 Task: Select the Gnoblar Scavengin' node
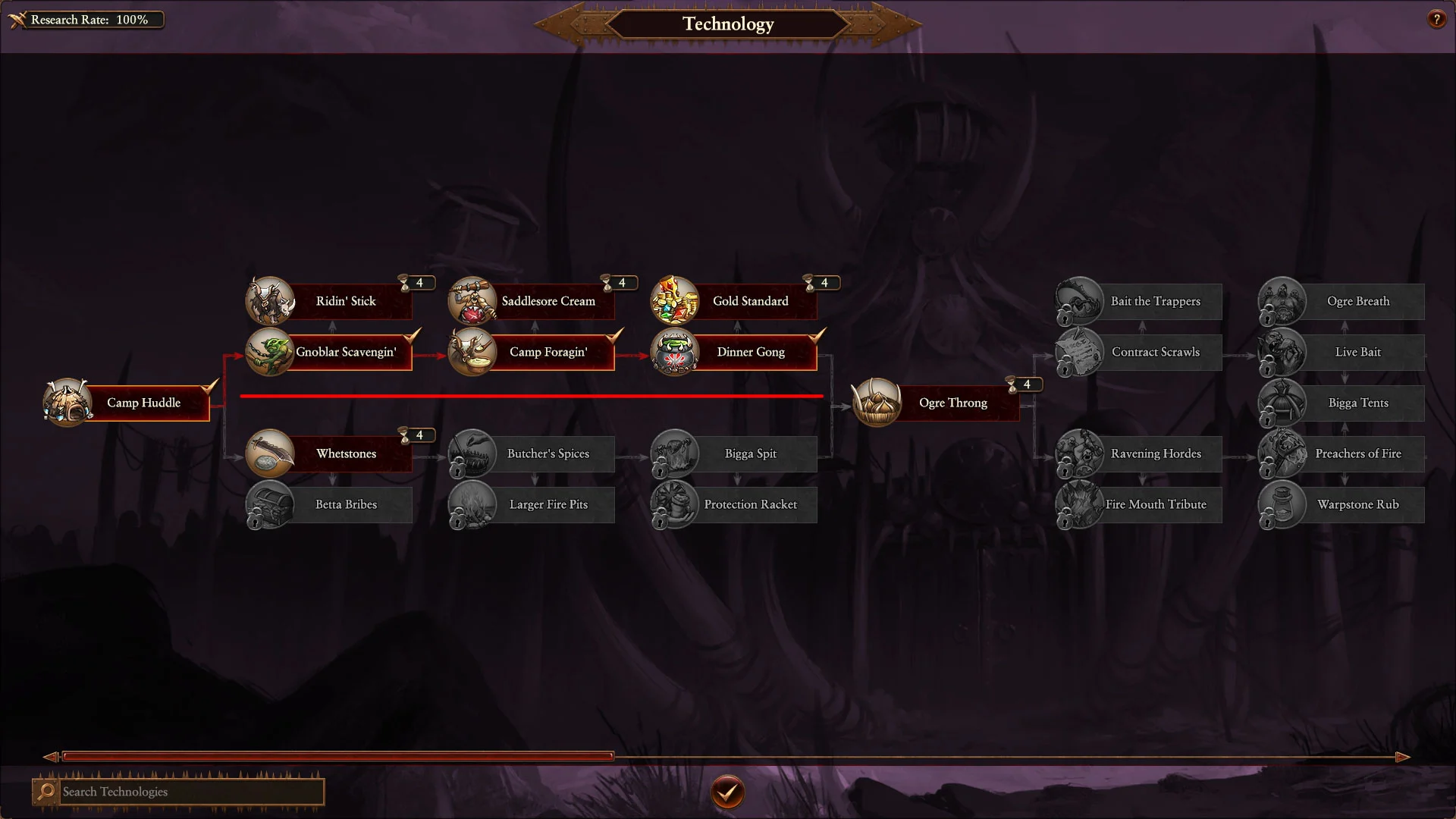pos(345,352)
